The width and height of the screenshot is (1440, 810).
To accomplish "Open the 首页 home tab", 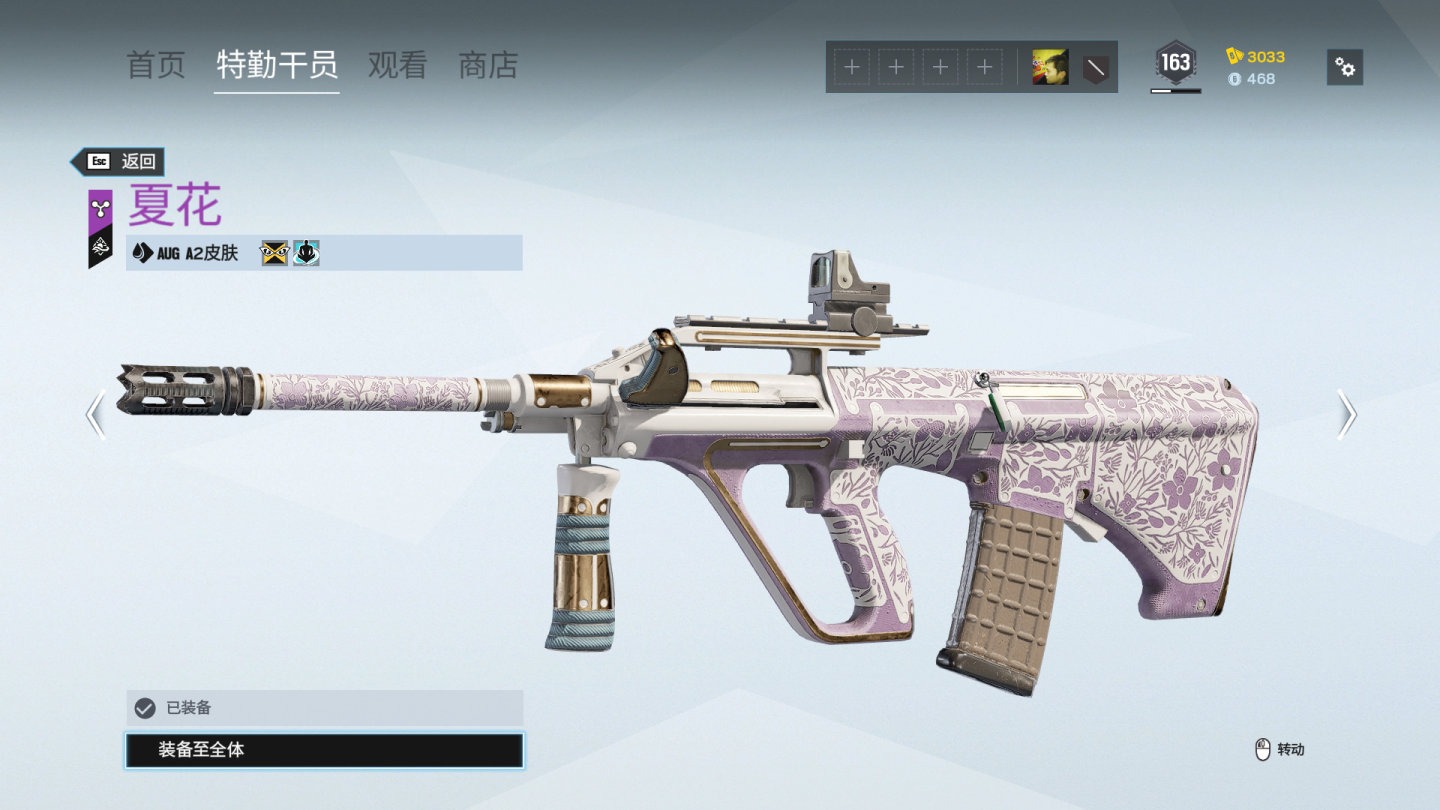I will click(x=156, y=66).
